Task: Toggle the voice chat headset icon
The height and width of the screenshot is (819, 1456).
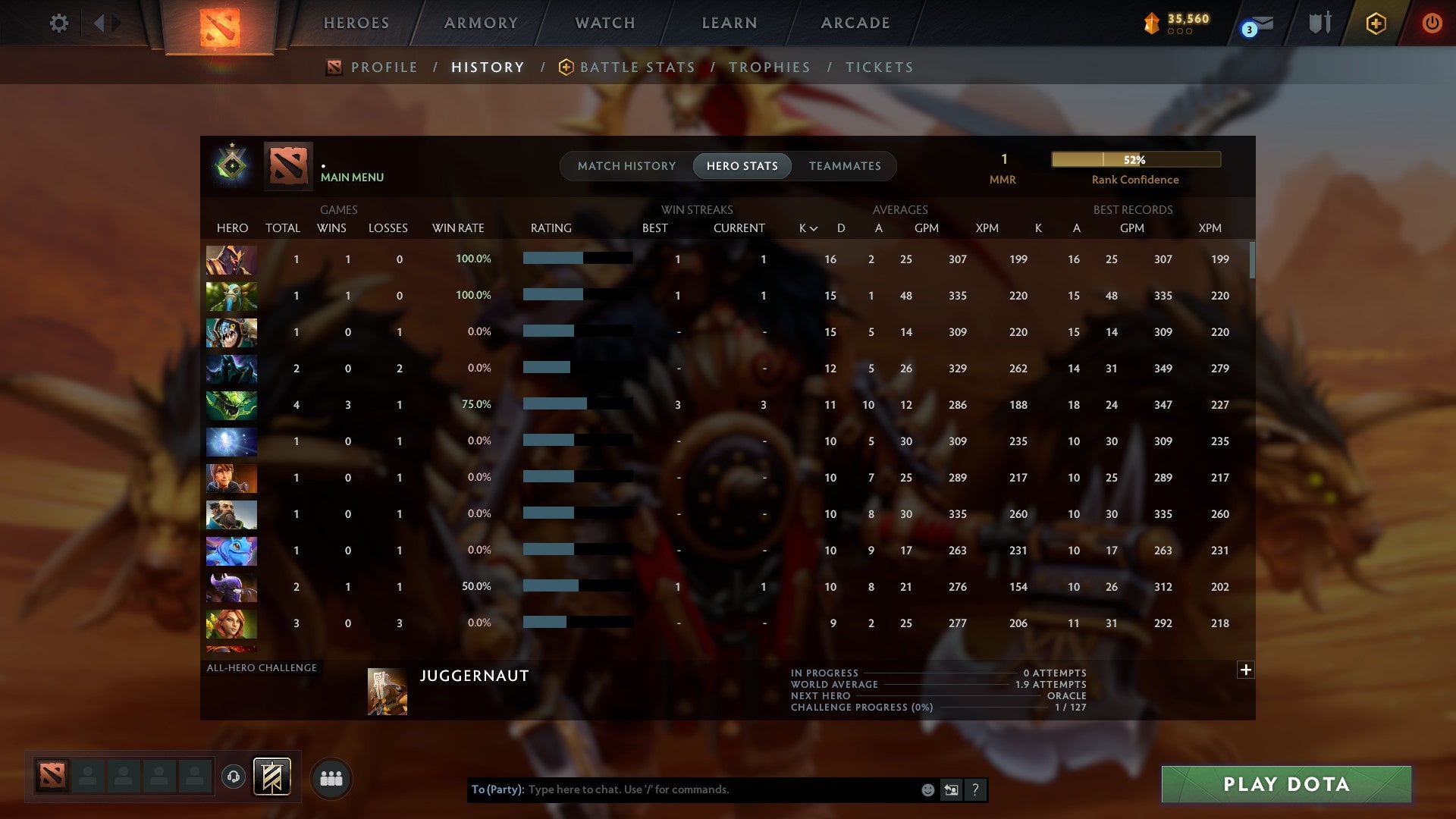Action: click(234, 778)
